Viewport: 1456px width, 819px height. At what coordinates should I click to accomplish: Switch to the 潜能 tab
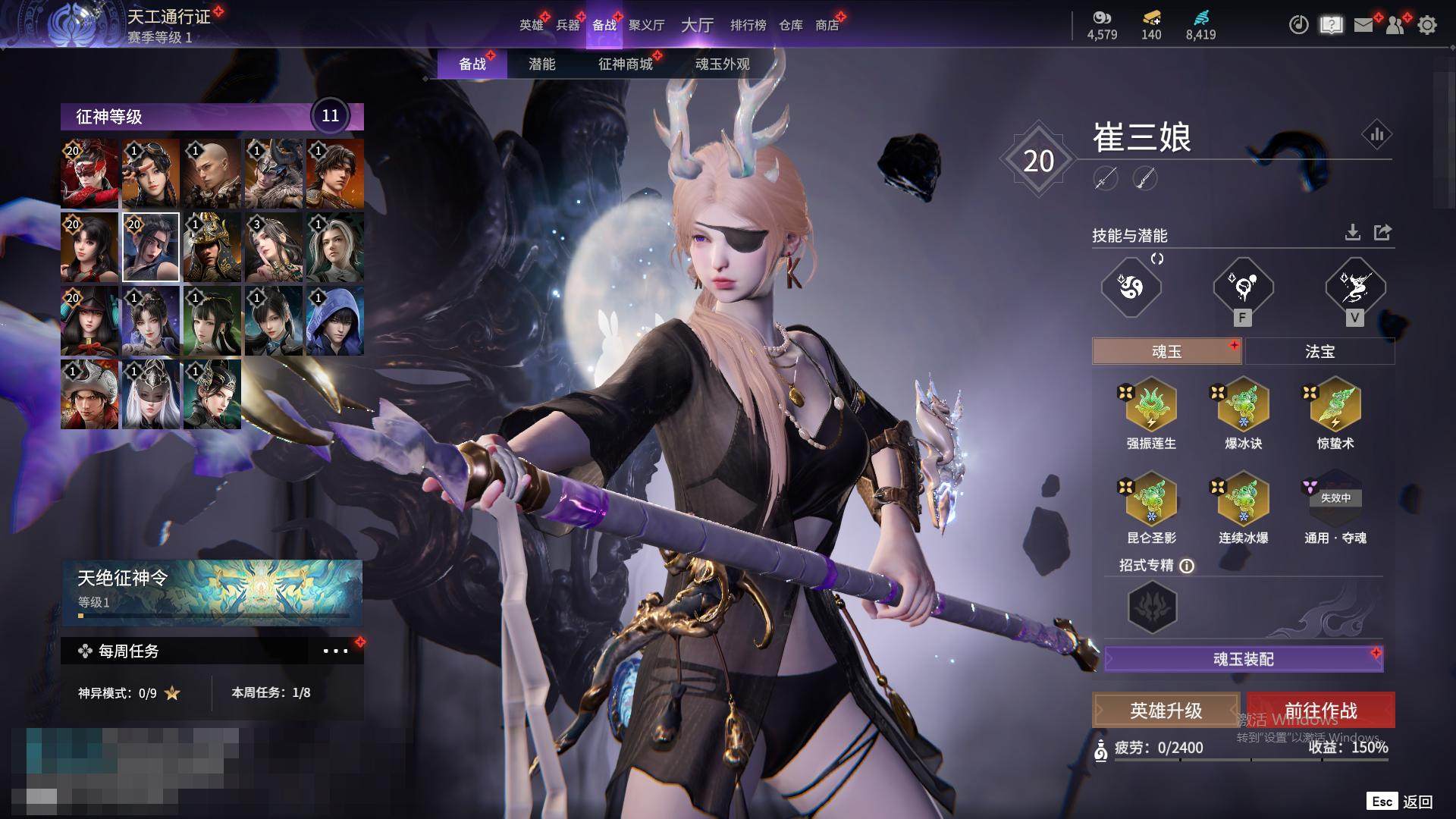541,64
